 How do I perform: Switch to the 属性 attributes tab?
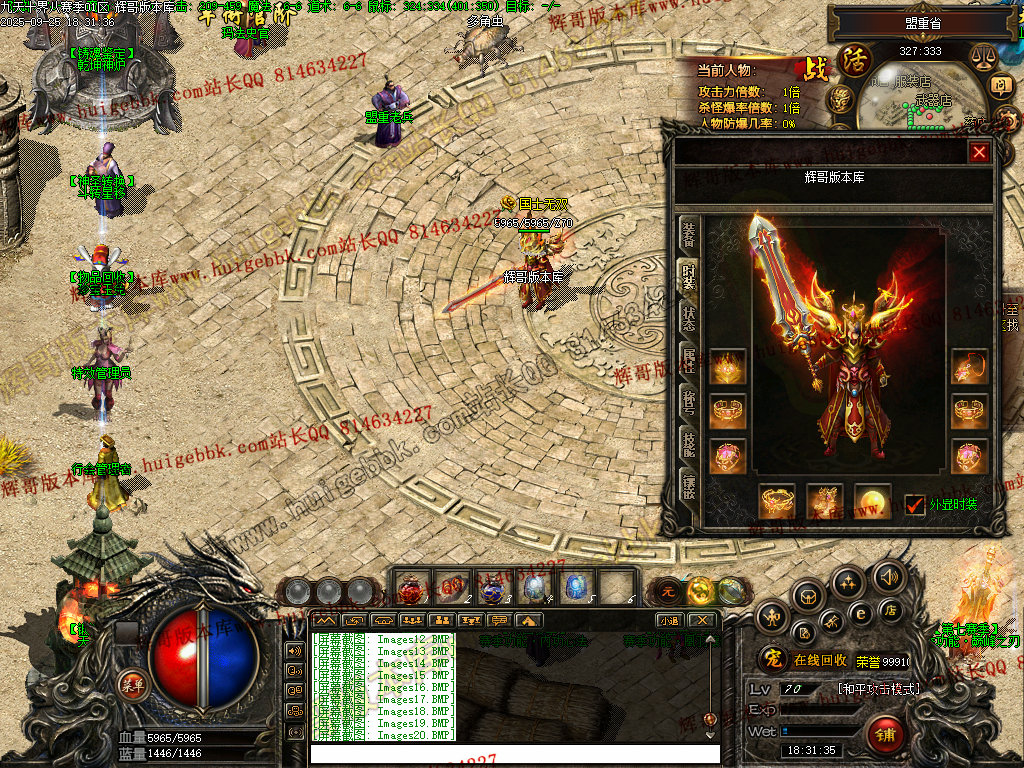[689, 361]
